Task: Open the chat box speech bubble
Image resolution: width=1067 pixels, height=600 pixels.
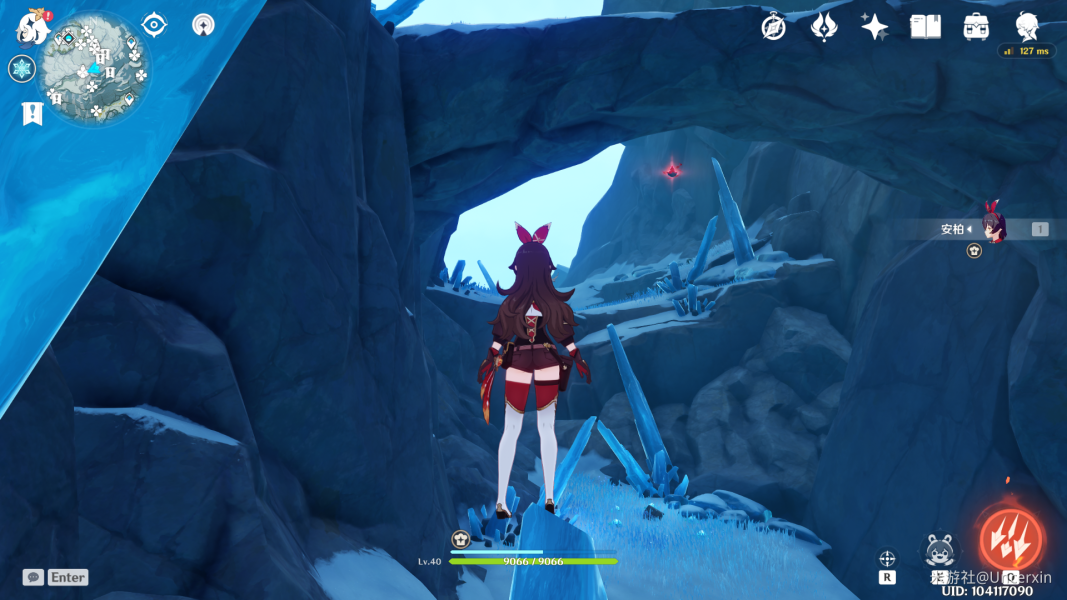Action: [33, 577]
